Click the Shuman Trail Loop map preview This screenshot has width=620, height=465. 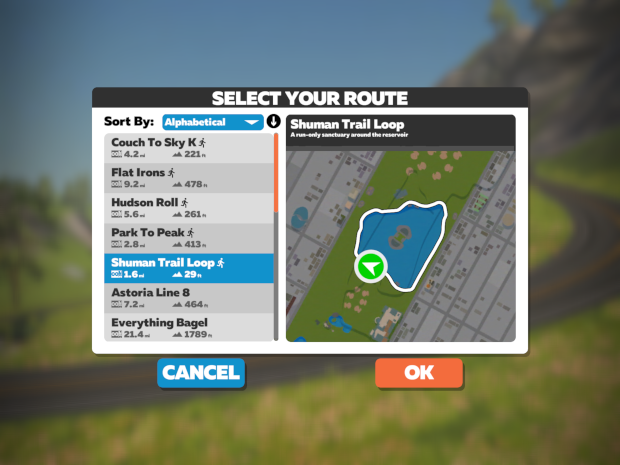pyautogui.click(x=400, y=245)
